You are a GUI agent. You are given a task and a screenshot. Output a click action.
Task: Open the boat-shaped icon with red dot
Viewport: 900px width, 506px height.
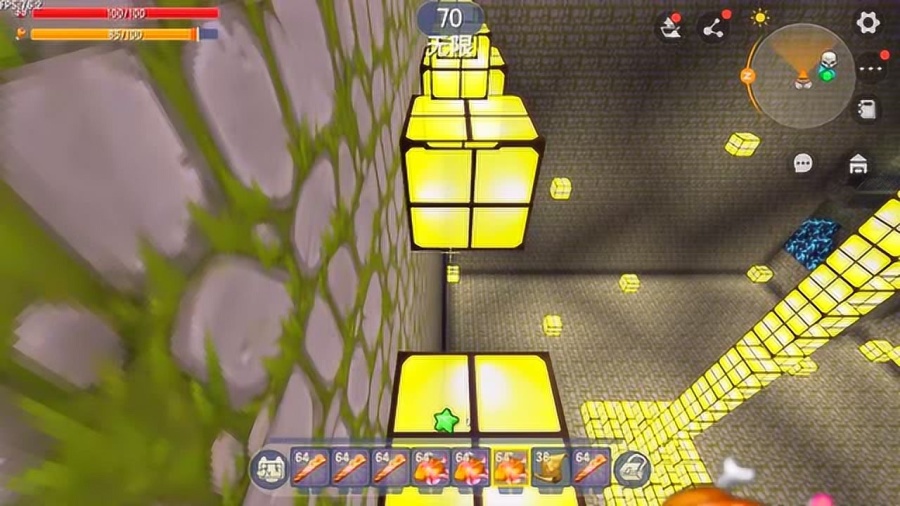point(670,29)
